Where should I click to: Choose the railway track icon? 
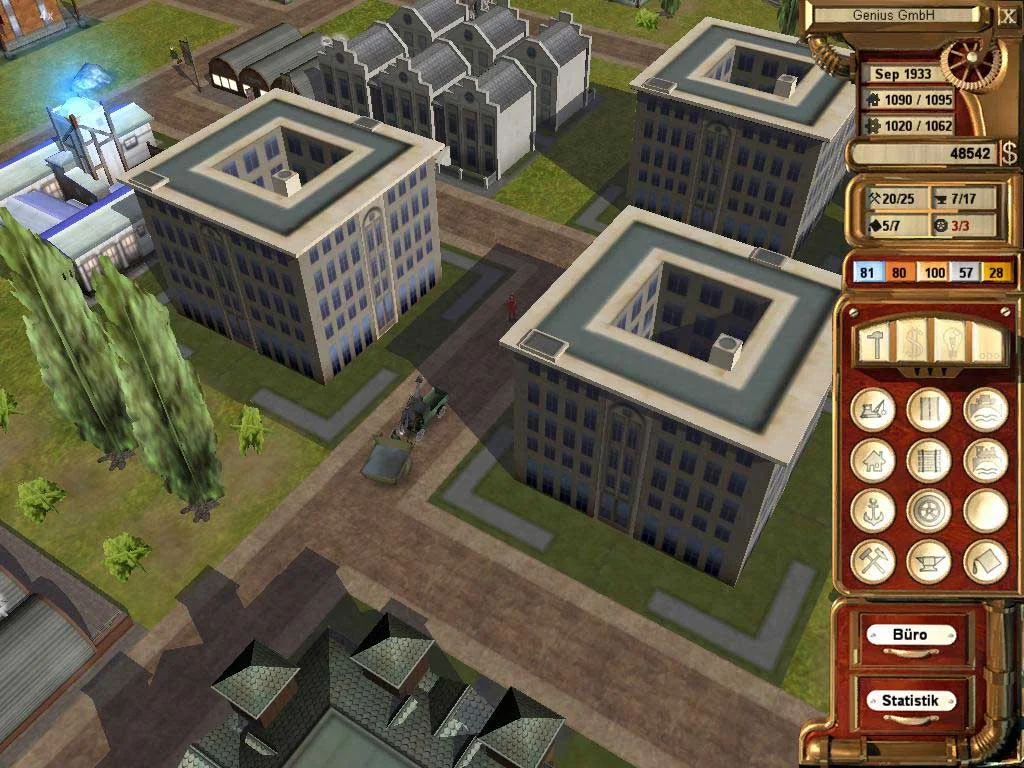click(x=928, y=461)
